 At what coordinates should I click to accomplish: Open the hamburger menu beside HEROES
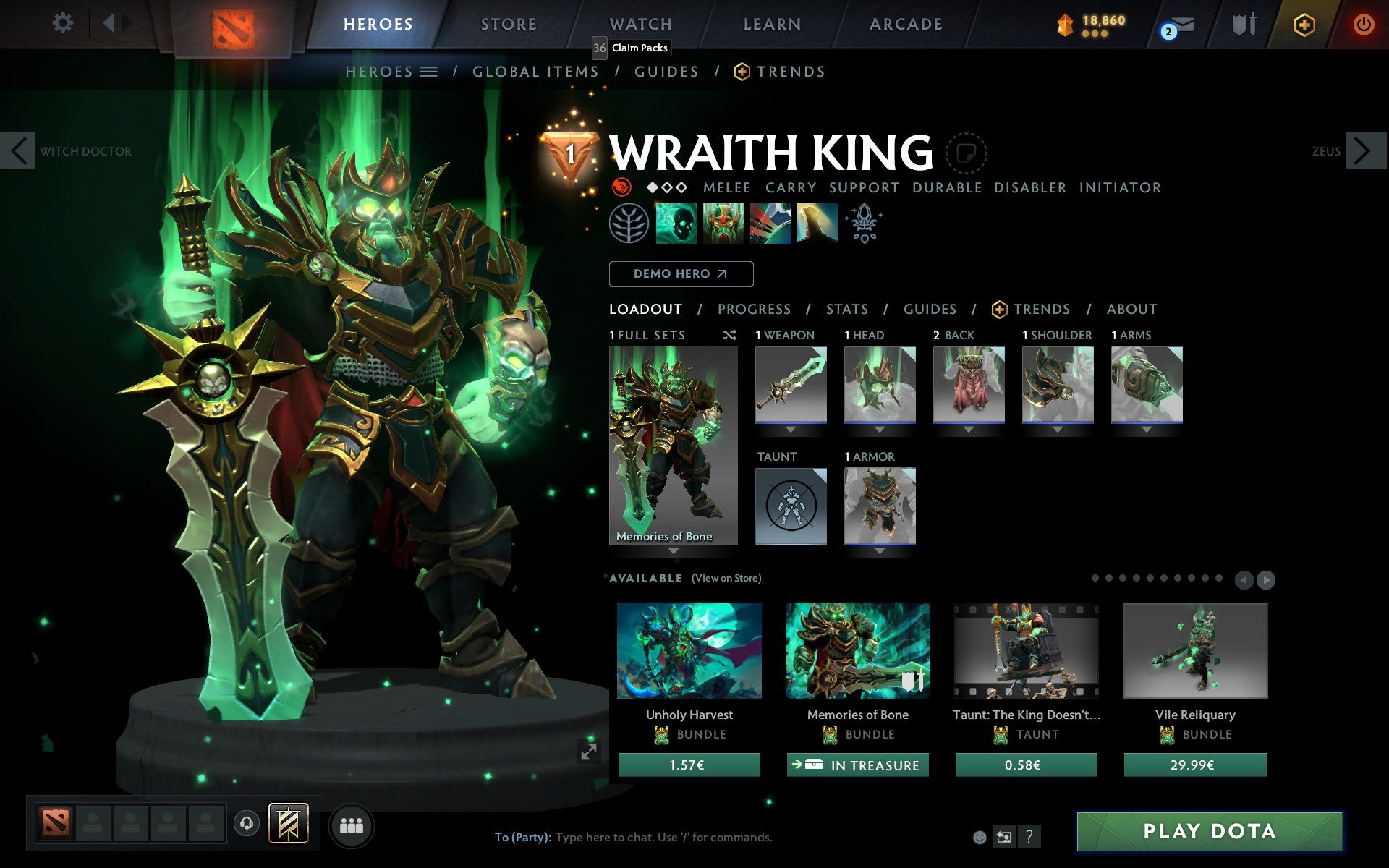point(429,72)
